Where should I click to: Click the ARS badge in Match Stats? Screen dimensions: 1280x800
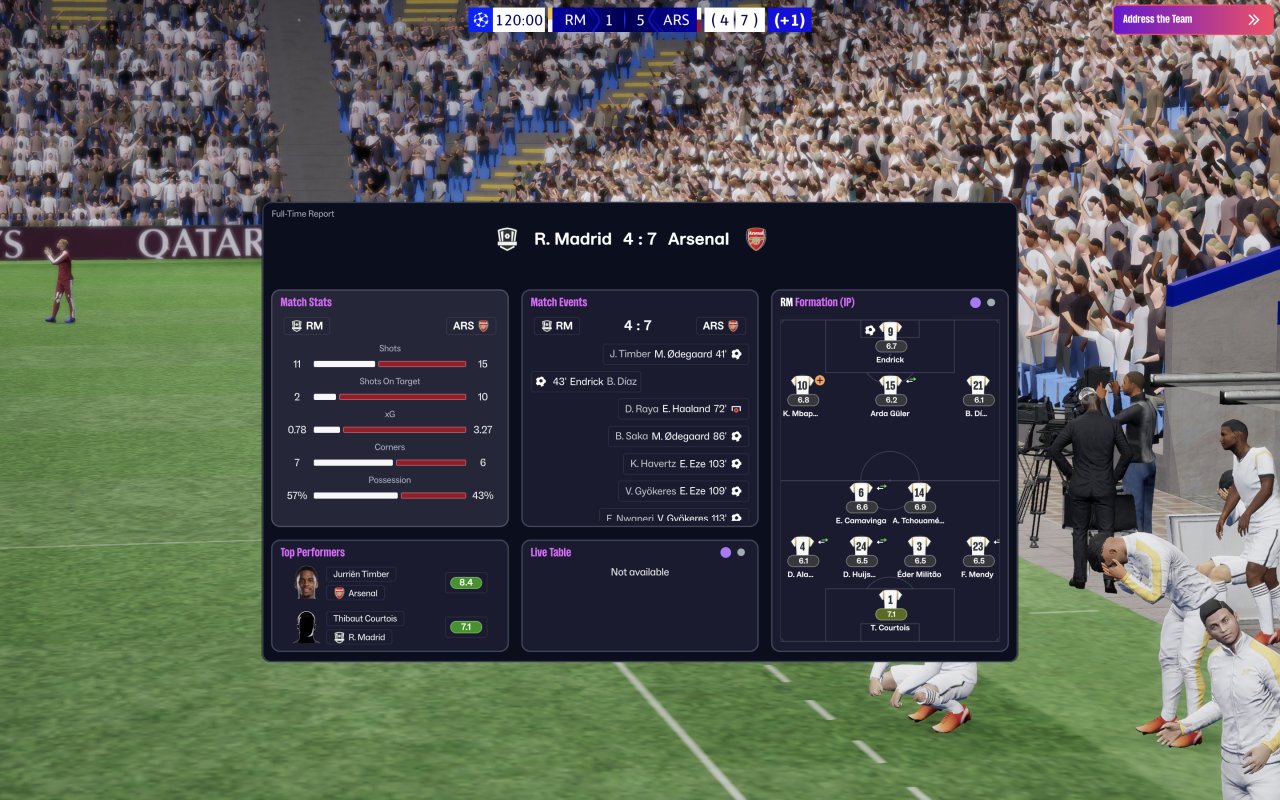tap(470, 326)
